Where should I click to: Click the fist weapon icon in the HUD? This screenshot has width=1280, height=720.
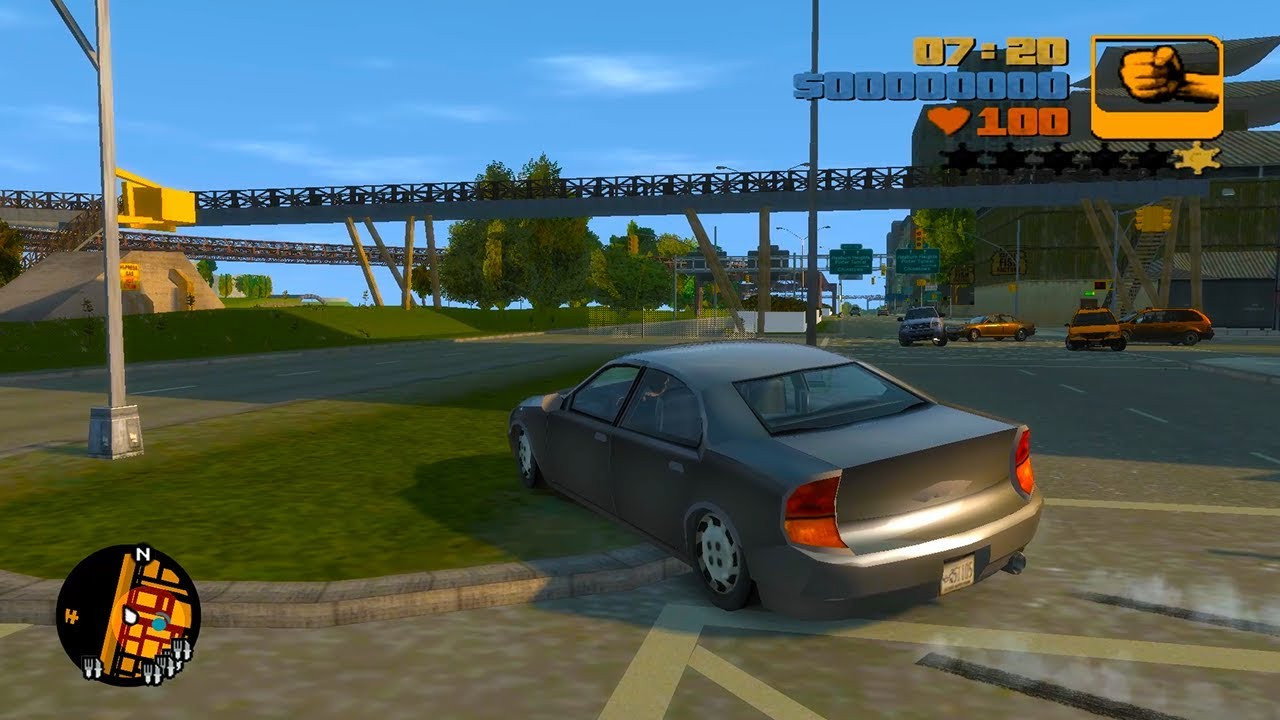(1152, 78)
